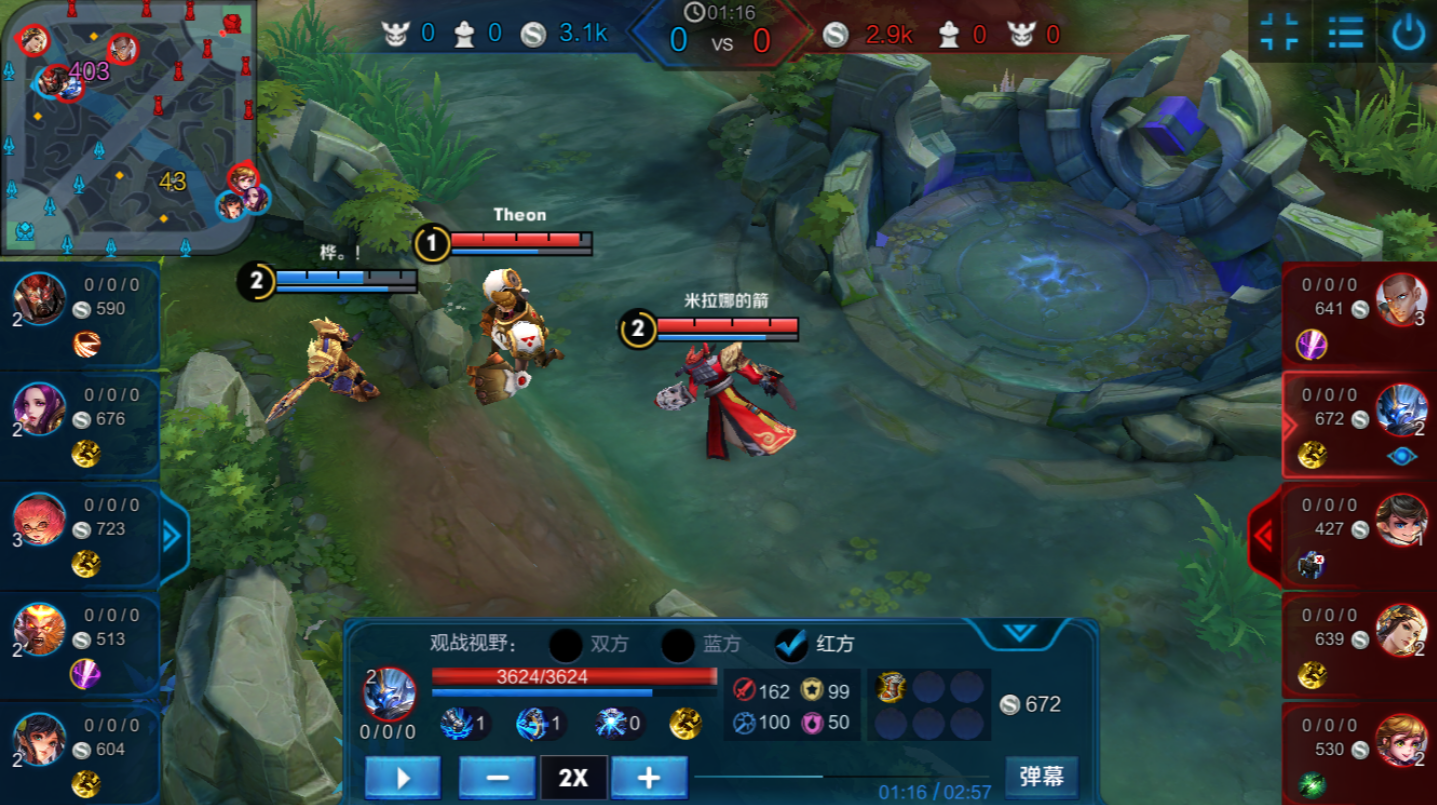The height and width of the screenshot is (805, 1437).
Task: Click the minimap
Action: (128, 127)
